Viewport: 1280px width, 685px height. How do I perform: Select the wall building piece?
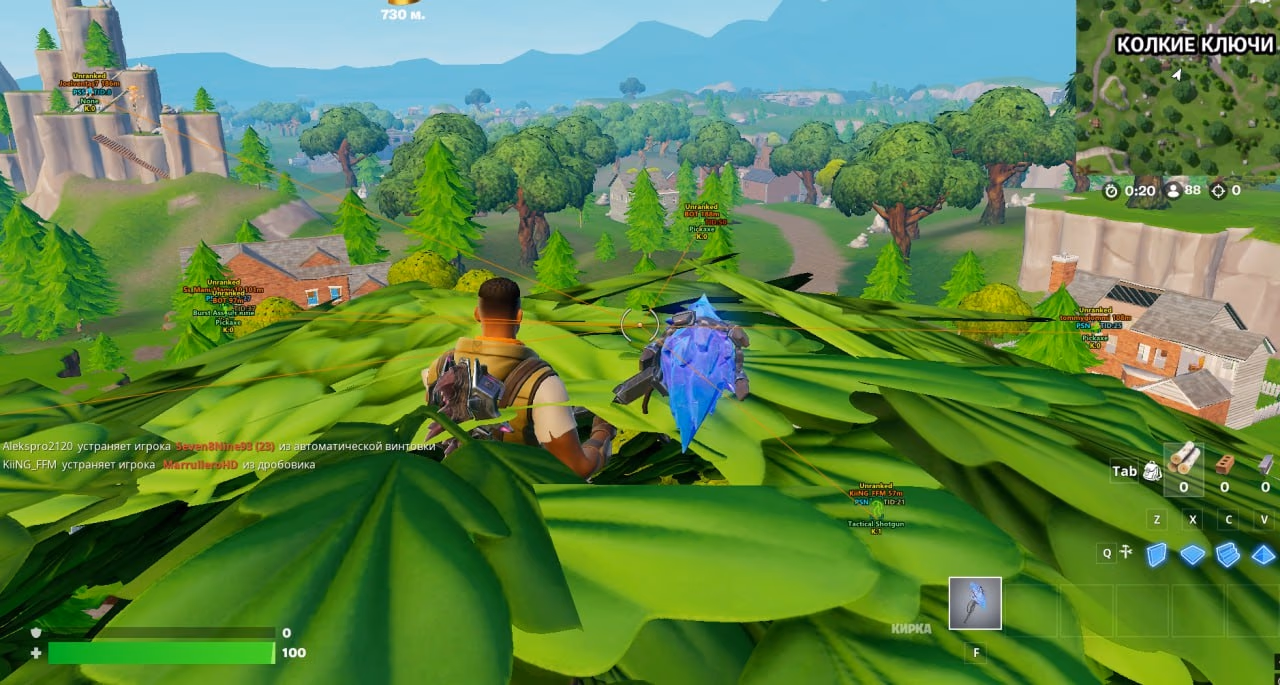coord(1156,554)
